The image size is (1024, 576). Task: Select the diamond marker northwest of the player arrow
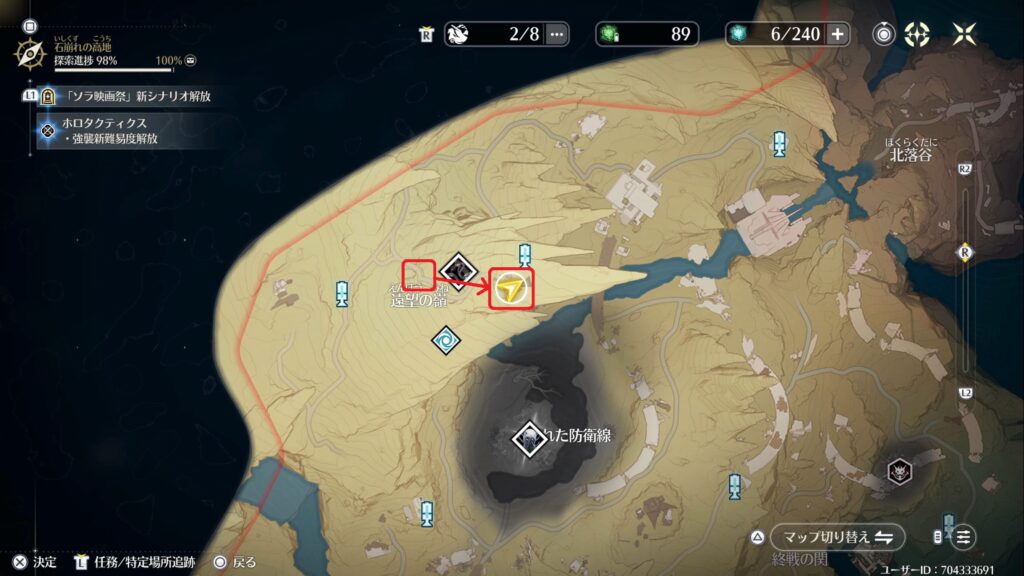pyautogui.click(x=458, y=269)
